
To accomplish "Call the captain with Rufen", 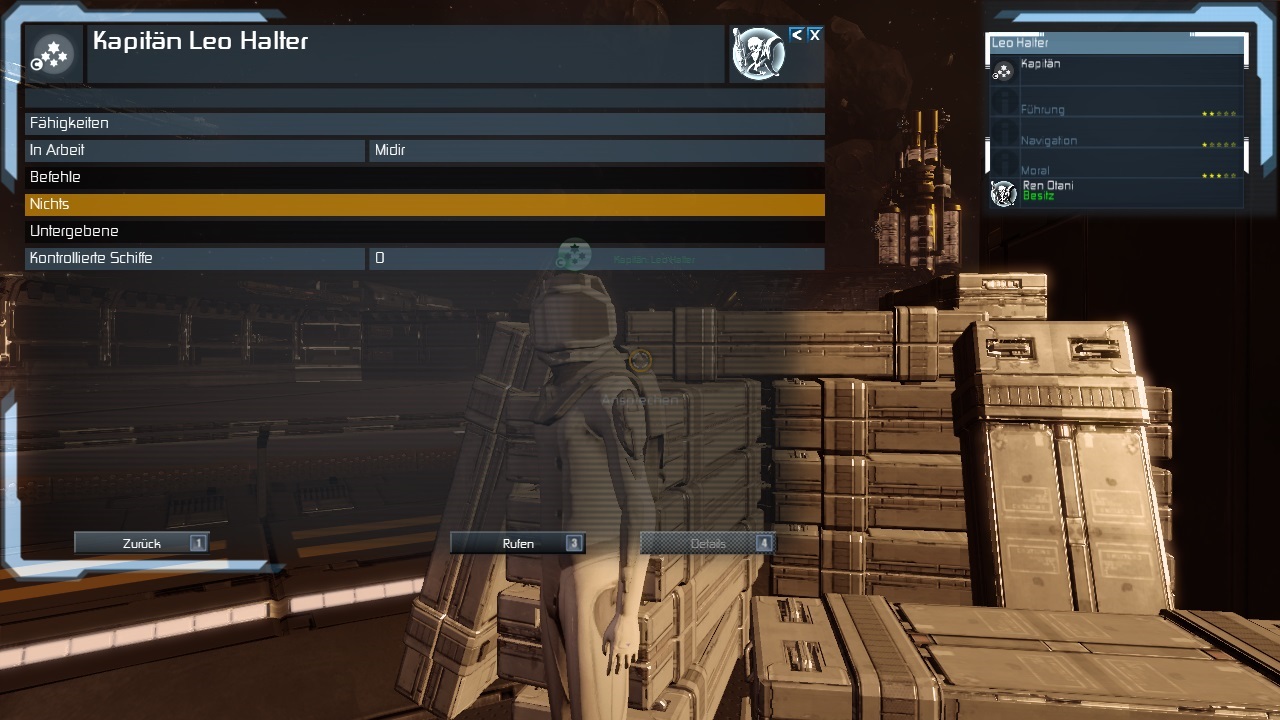I will (x=517, y=543).
